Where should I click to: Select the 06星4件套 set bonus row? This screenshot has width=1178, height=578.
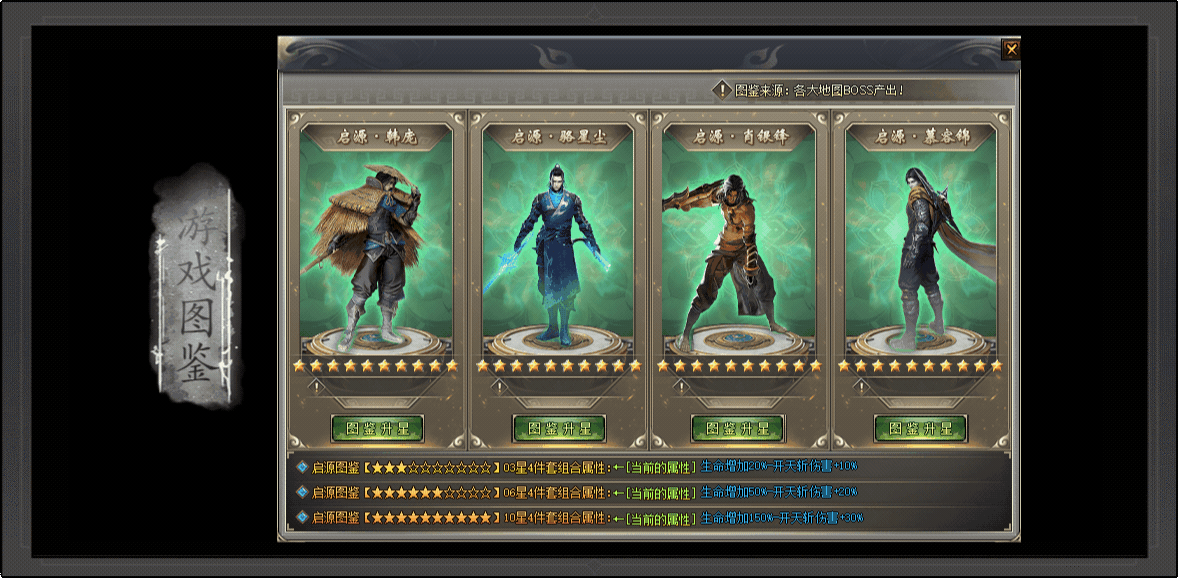[x=580, y=492]
